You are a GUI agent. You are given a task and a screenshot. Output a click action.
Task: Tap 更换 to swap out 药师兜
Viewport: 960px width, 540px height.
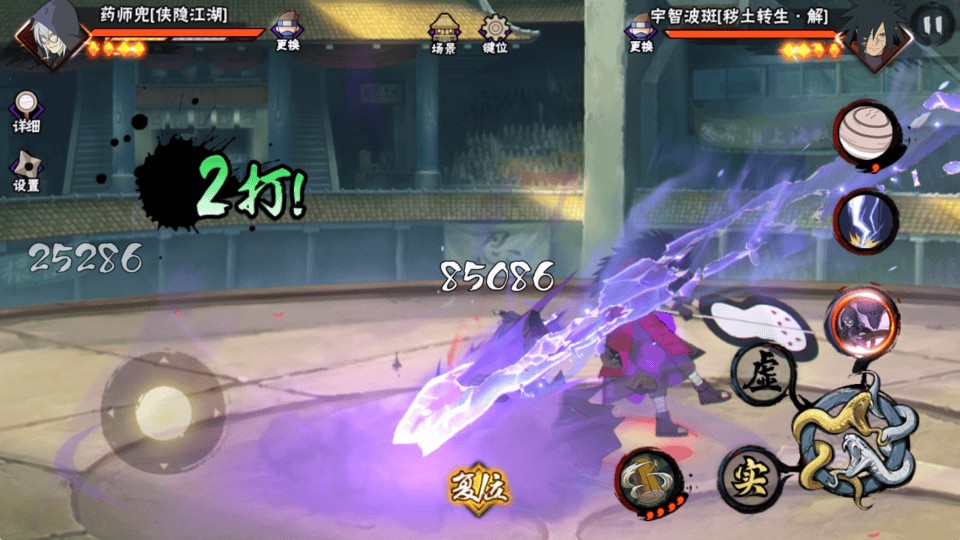pos(287,31)
